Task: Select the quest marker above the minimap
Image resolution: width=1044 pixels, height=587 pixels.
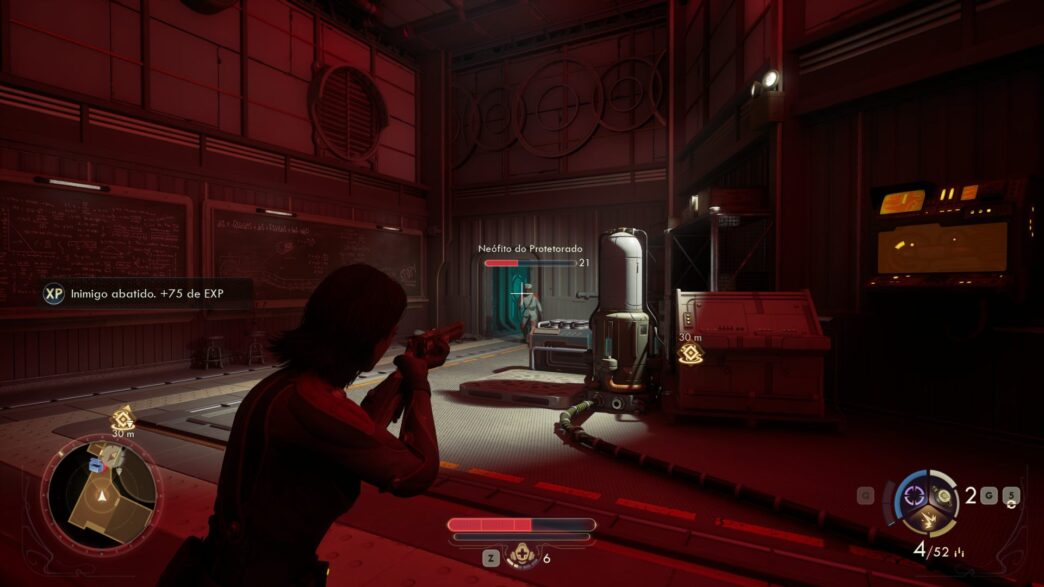Action: pos(122,419)
